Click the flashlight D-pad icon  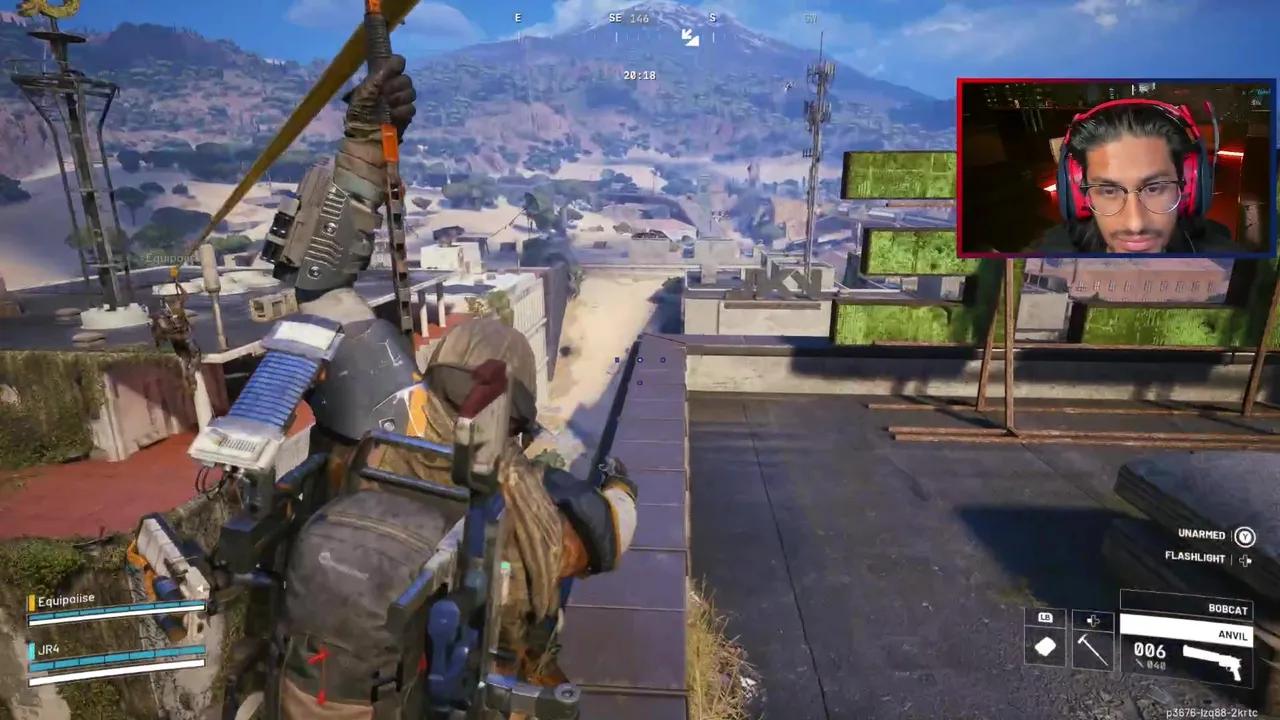[x=1246, y=559]
